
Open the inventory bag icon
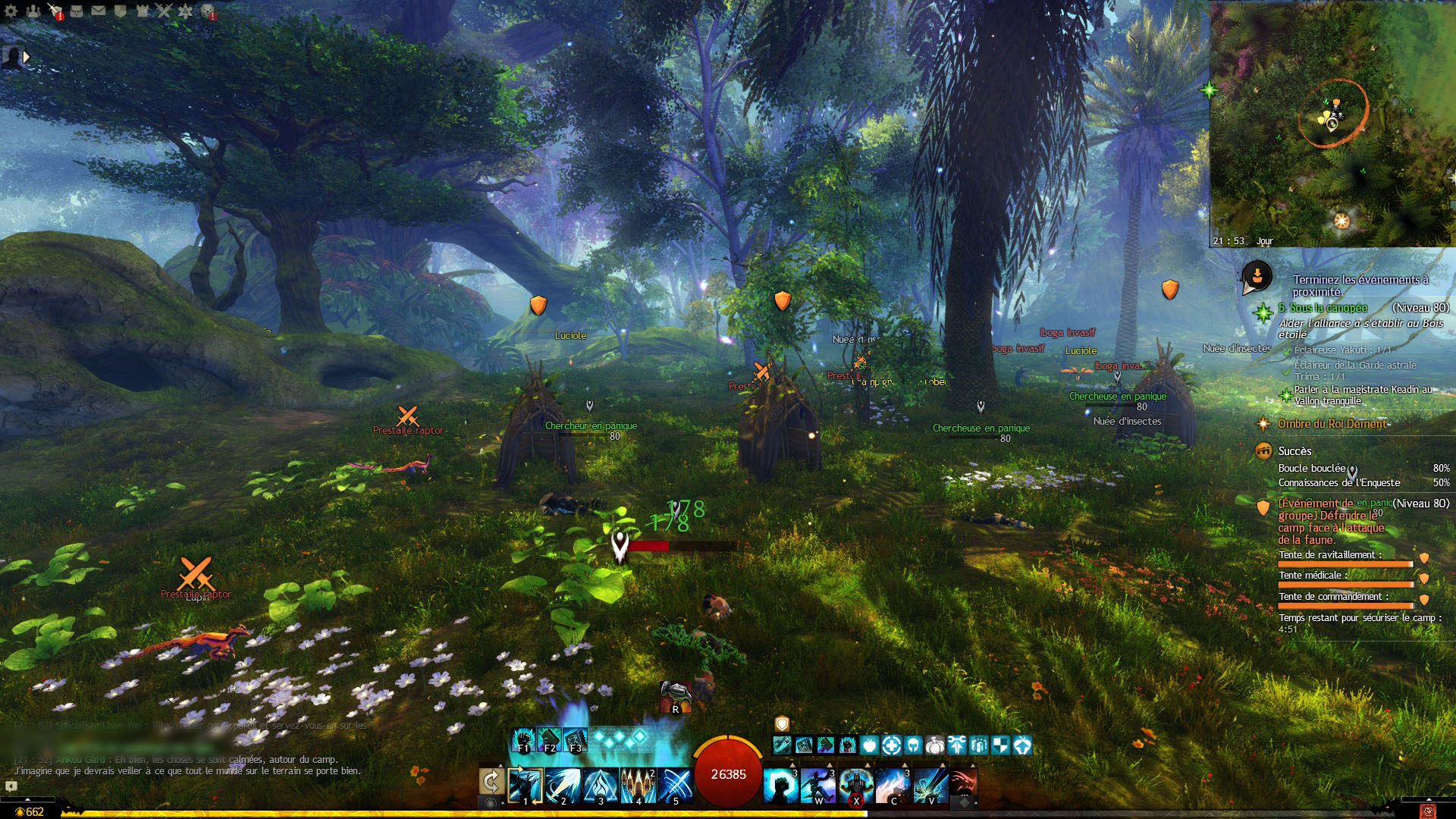(x=77, y=11)
